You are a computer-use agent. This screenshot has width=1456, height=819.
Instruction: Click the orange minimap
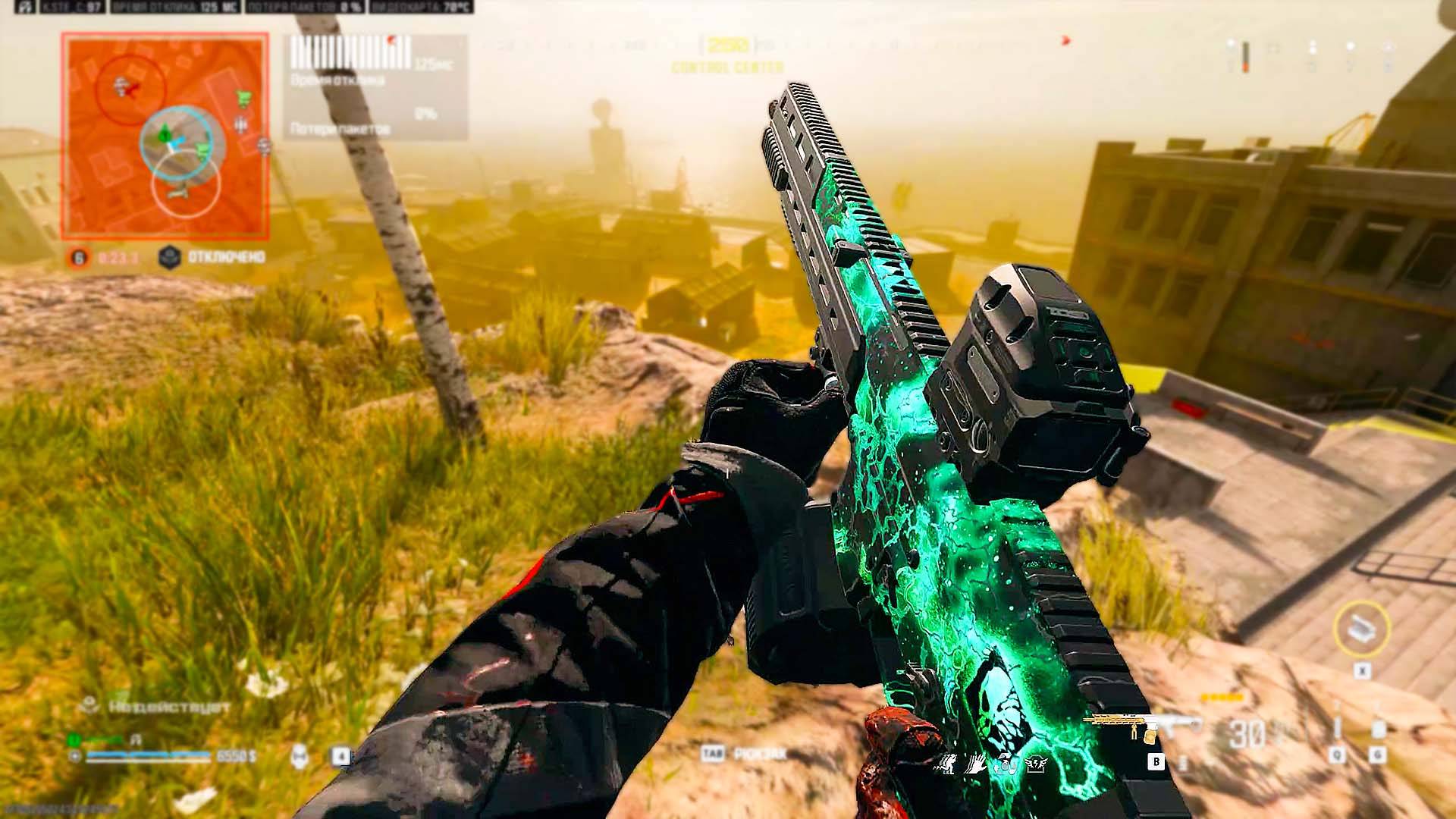(165, 135)
